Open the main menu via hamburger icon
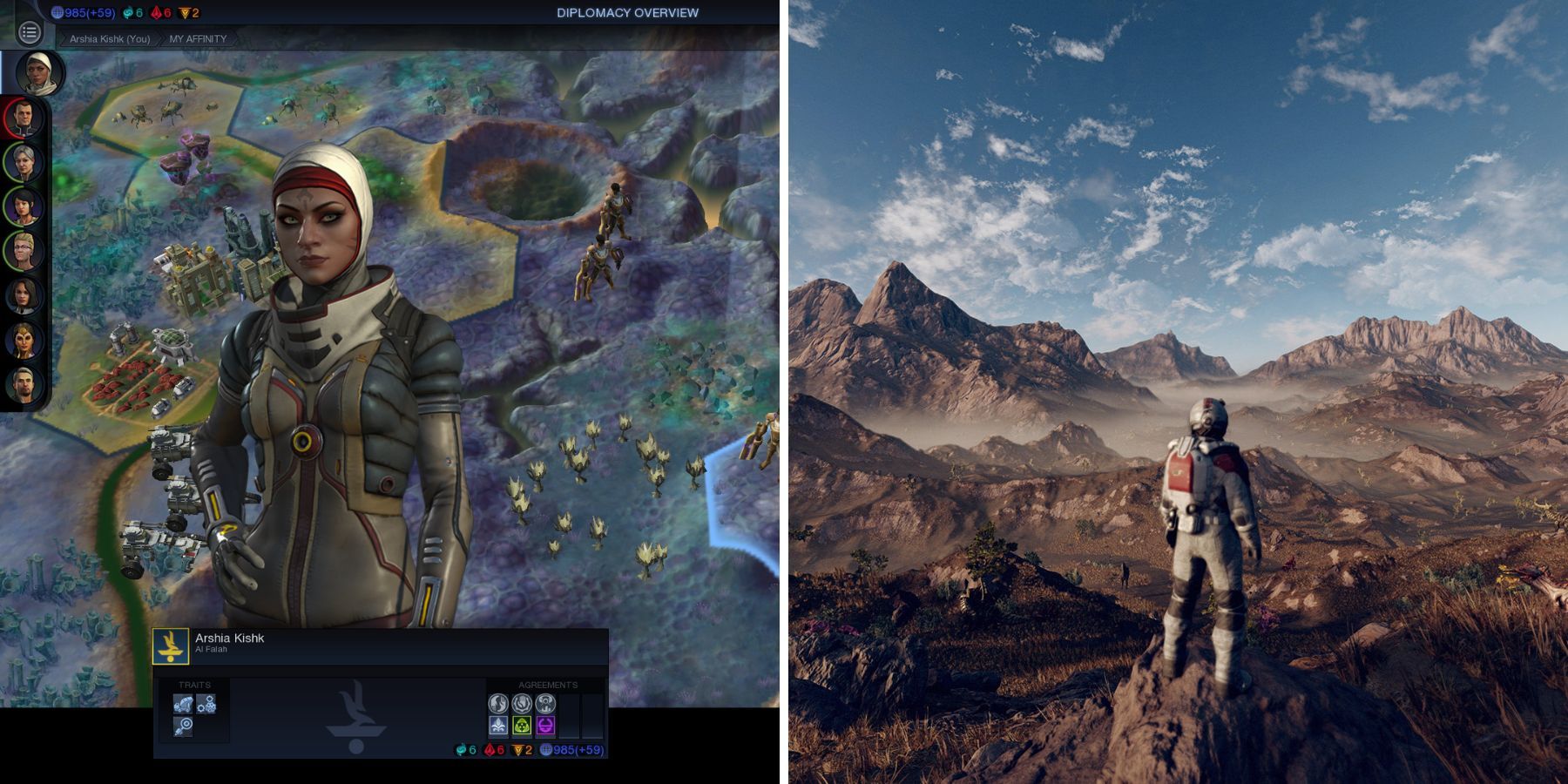 pos(31,33)
